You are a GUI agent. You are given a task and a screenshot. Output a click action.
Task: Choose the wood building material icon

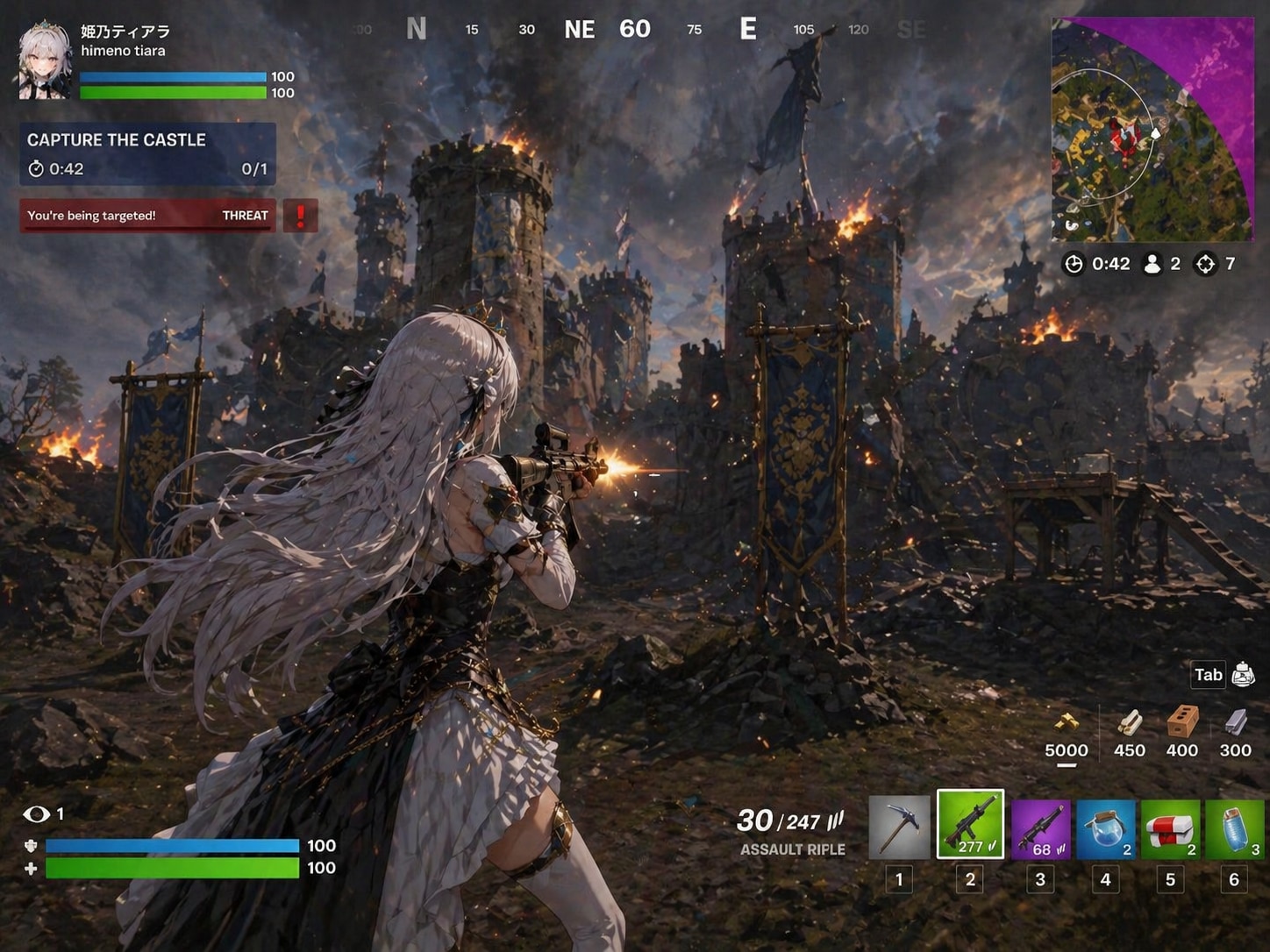(1129, 723)
